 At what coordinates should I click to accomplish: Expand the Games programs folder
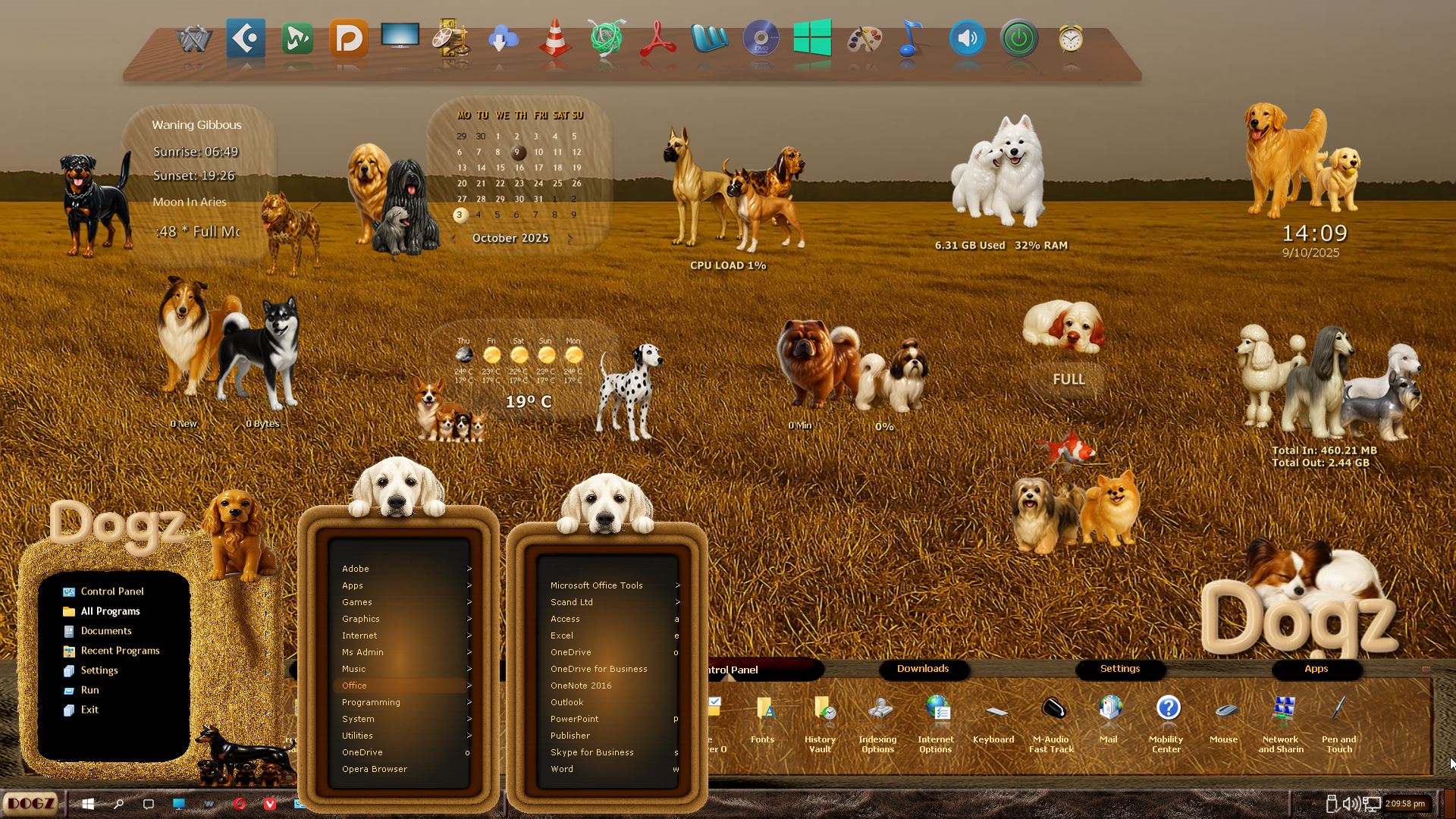pyautogui.click(x=357, y=602)
